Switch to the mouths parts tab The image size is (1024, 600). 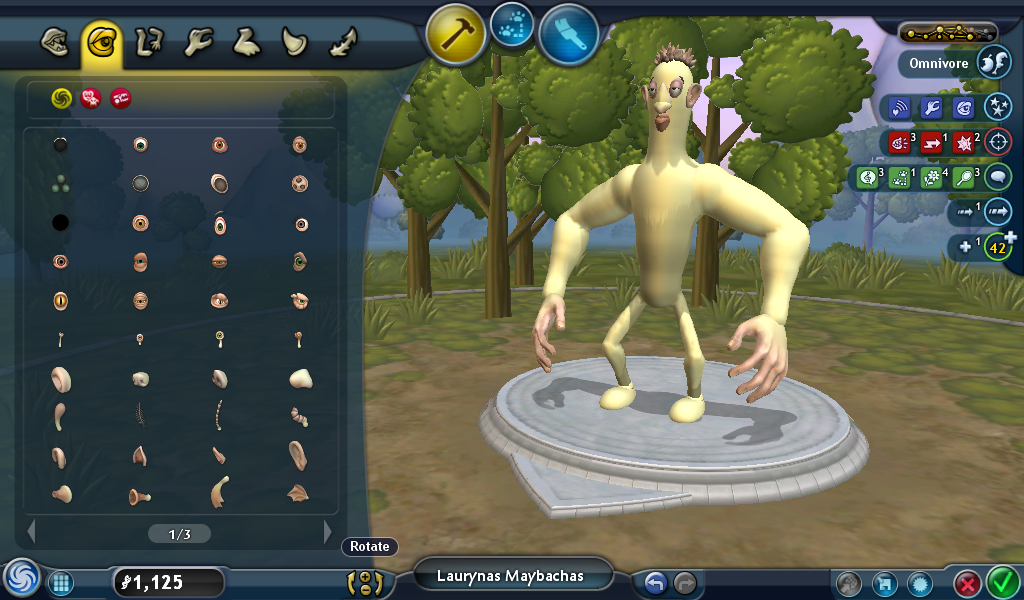(55, 42)
